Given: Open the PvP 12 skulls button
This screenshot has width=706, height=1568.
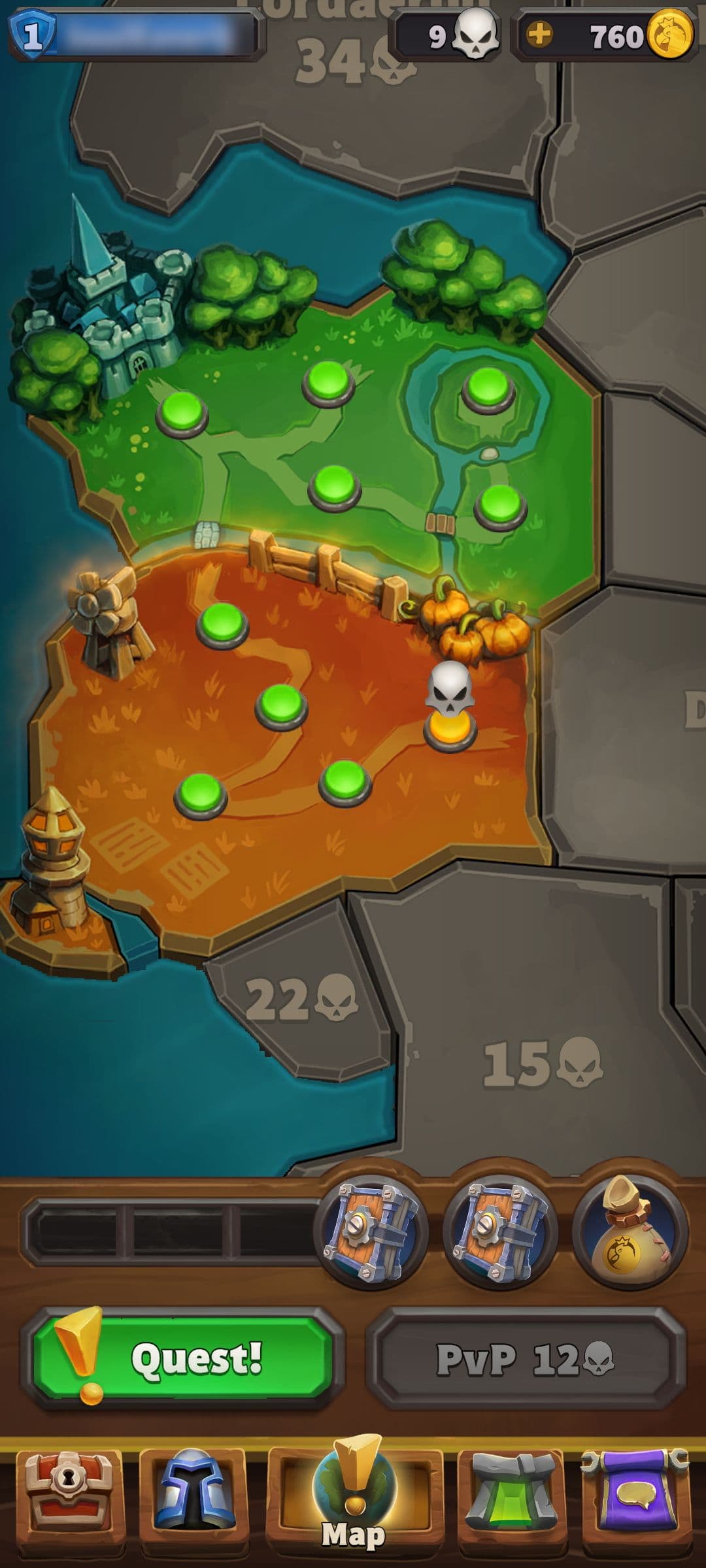Looking at the screenshot, I should [x=526, y=1359].
